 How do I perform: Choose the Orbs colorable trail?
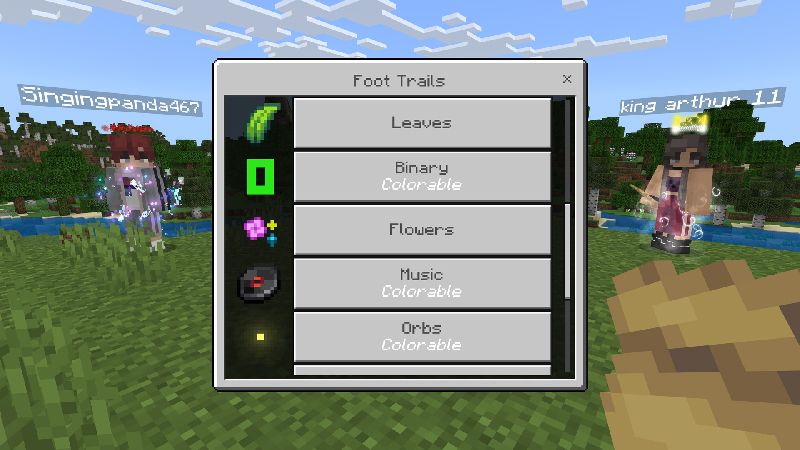pos(421,336)
